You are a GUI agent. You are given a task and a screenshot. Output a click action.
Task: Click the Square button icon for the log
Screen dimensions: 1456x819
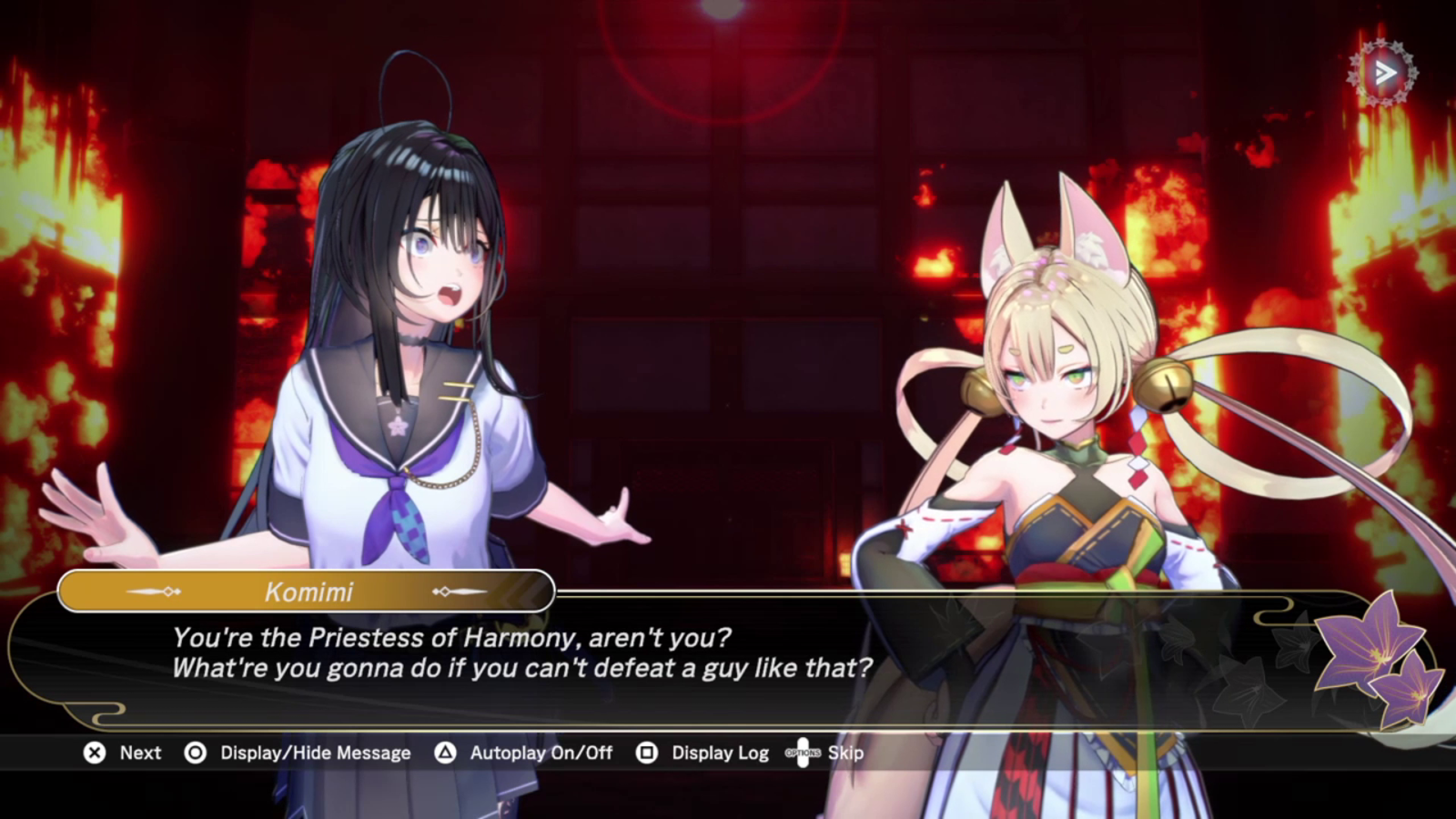[x=647, y=753]
